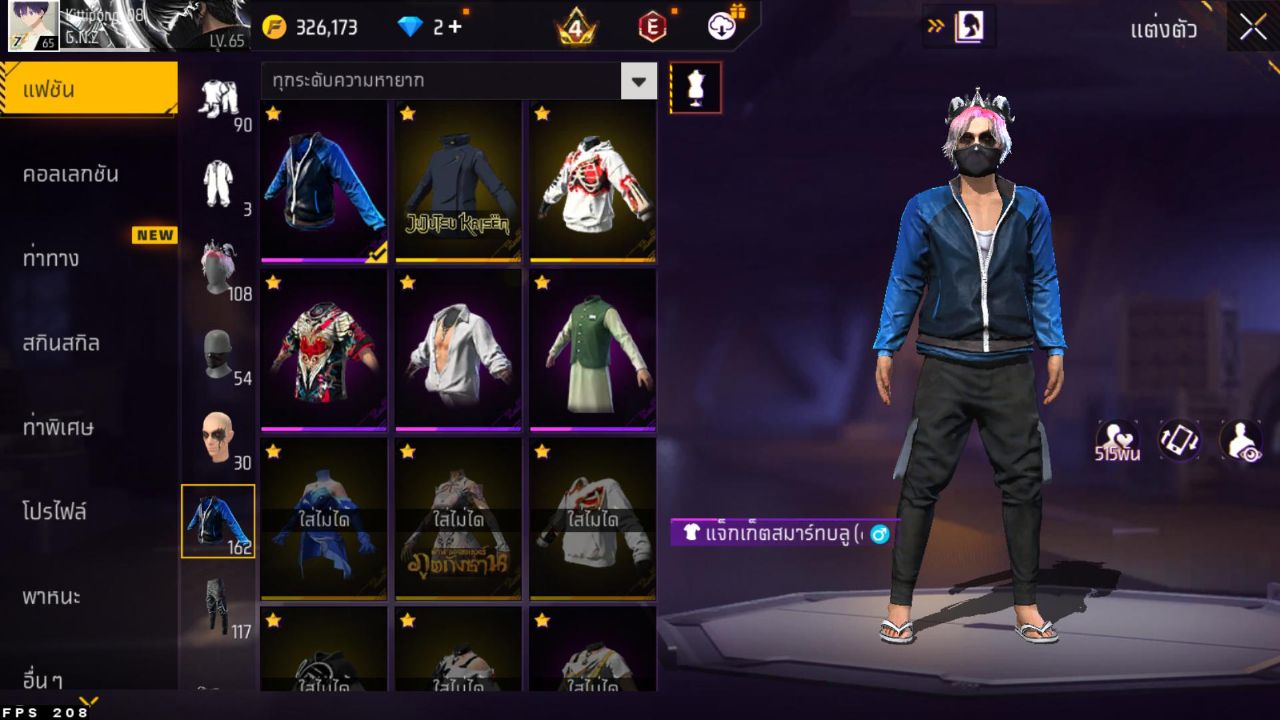Expand the rarity dropdown arrow

(x=639, y=82)
